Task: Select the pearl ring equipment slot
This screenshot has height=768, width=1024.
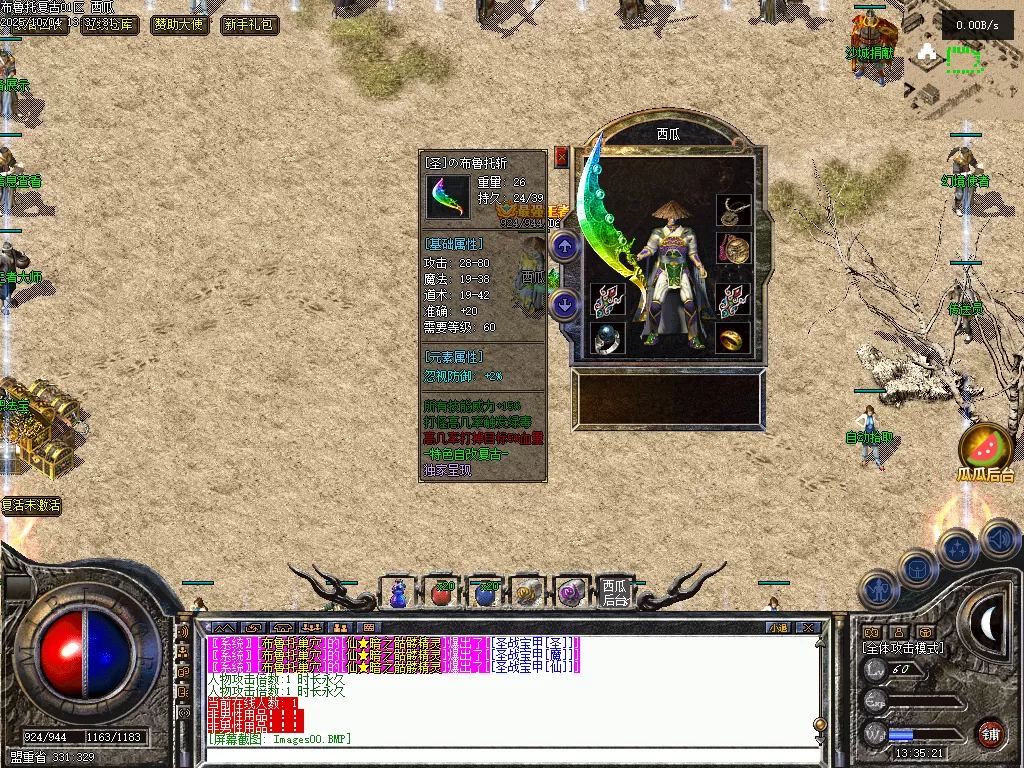Action: click(607, 338)
